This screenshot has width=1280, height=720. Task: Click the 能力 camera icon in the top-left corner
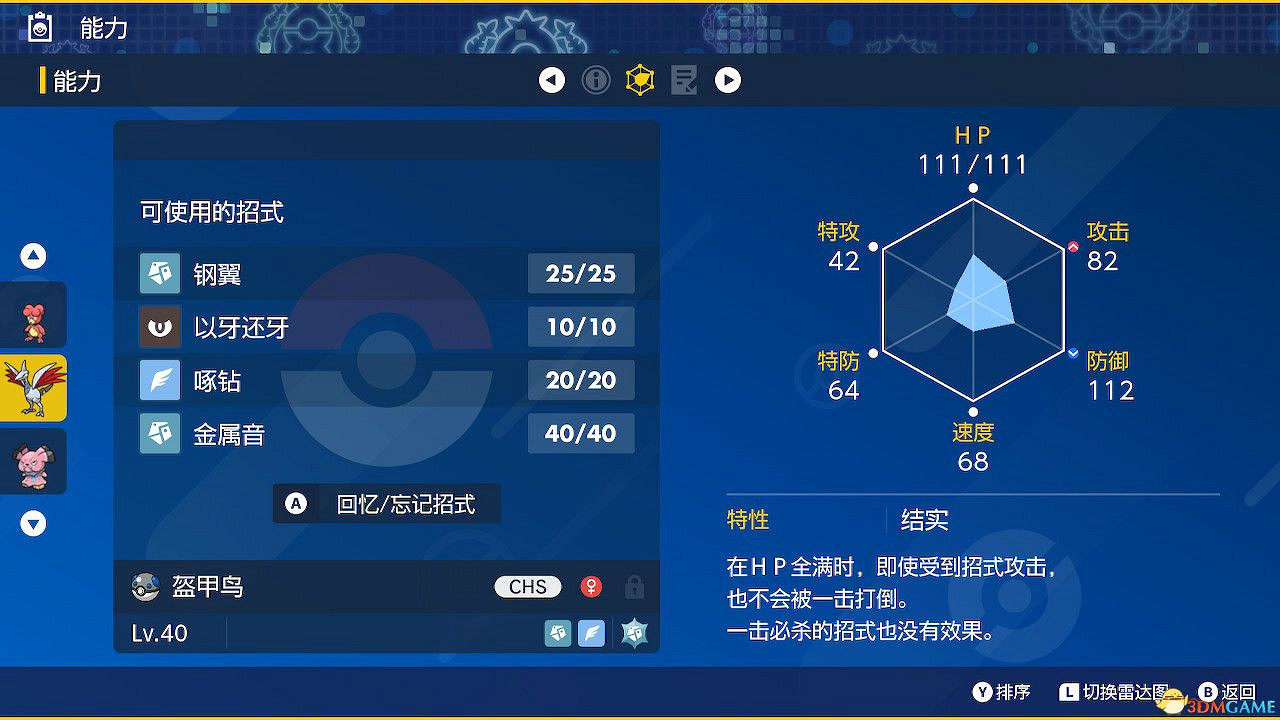[39, 27]
